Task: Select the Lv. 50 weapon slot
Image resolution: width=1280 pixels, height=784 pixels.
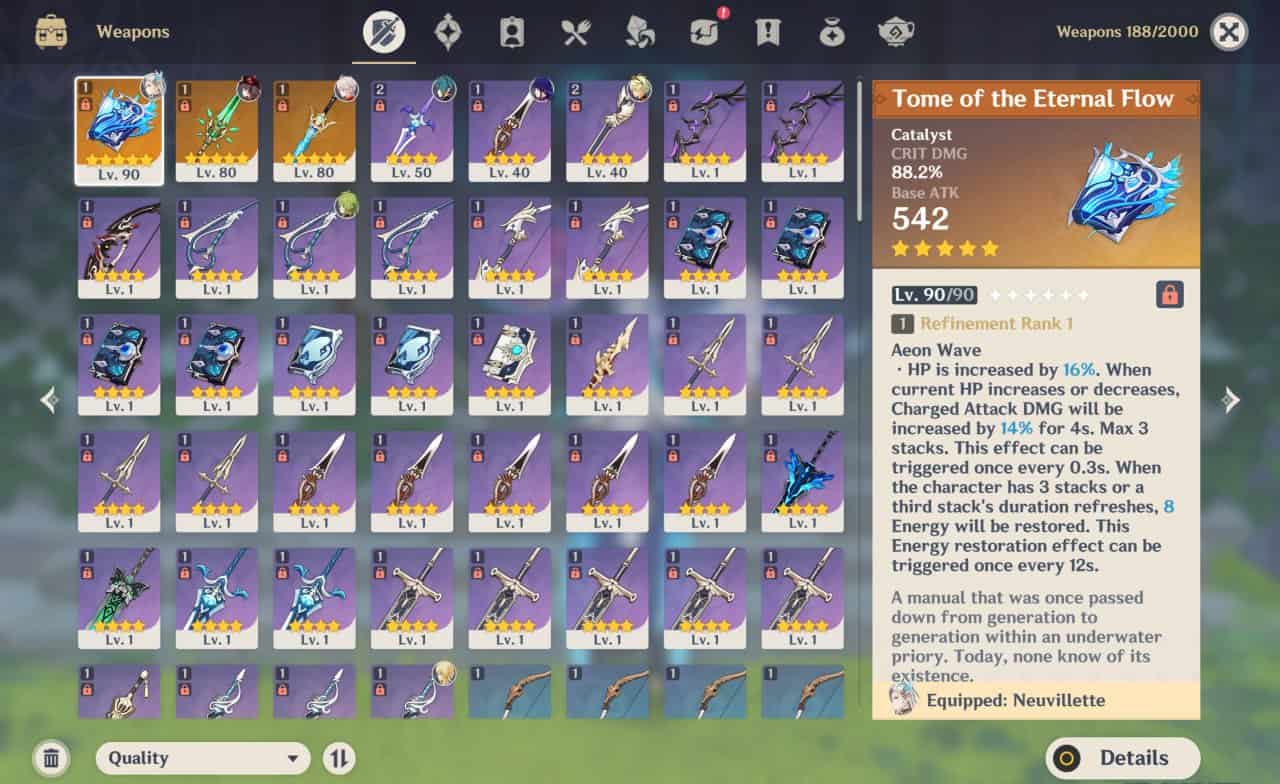Action: coord(411,130)
